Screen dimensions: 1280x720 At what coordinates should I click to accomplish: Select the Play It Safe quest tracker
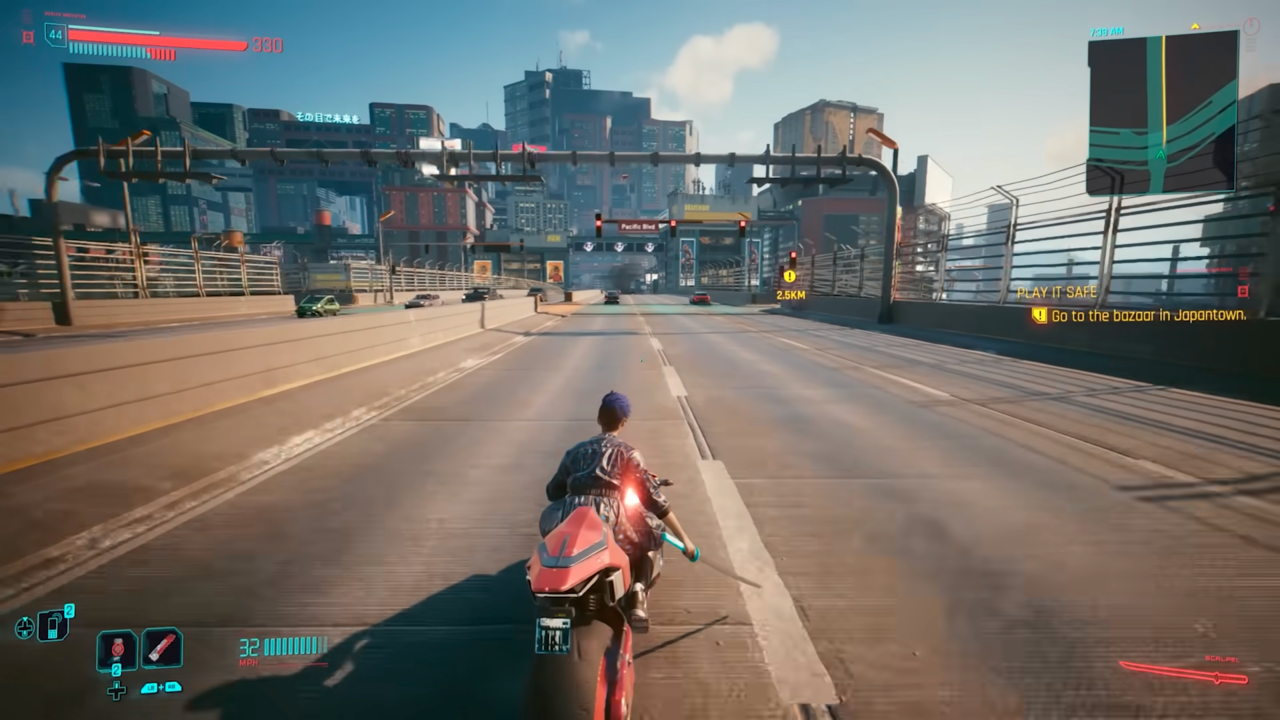tap(1057, 293)
